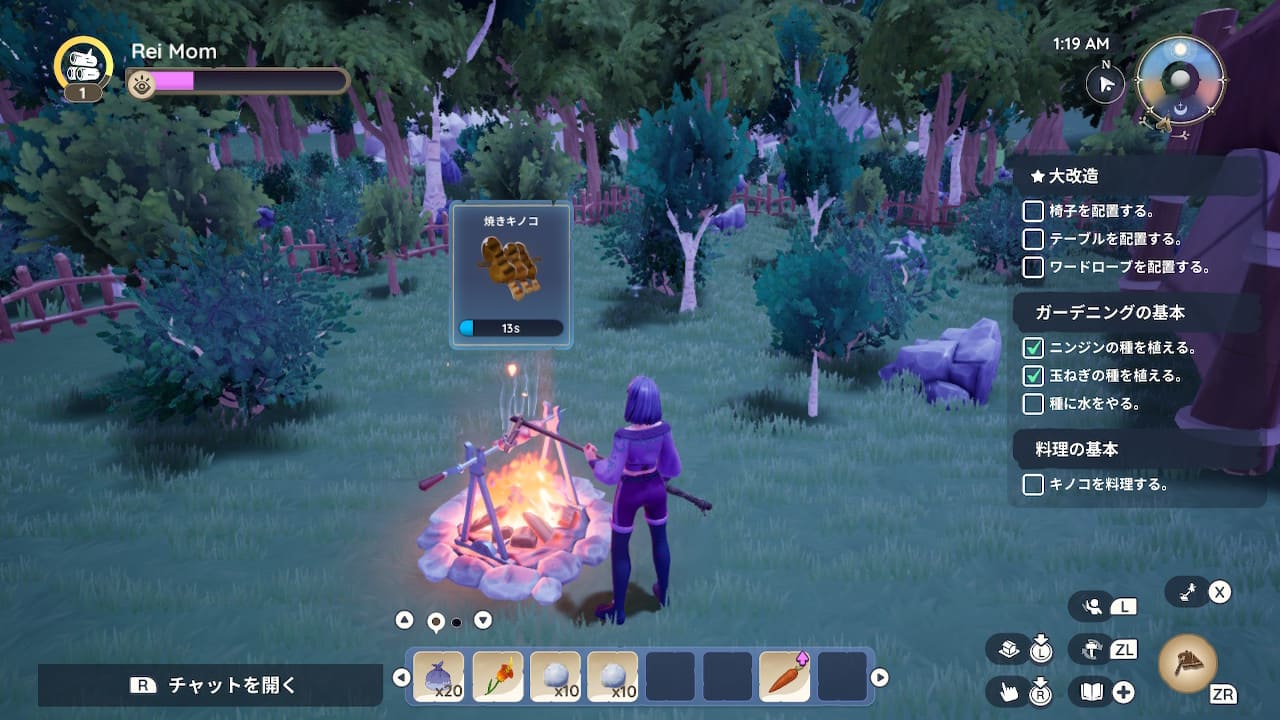Click the 焼きキノコ cooking progress card
The image size is (1280, 720).
pyautogui.click(x=511, y=275)
